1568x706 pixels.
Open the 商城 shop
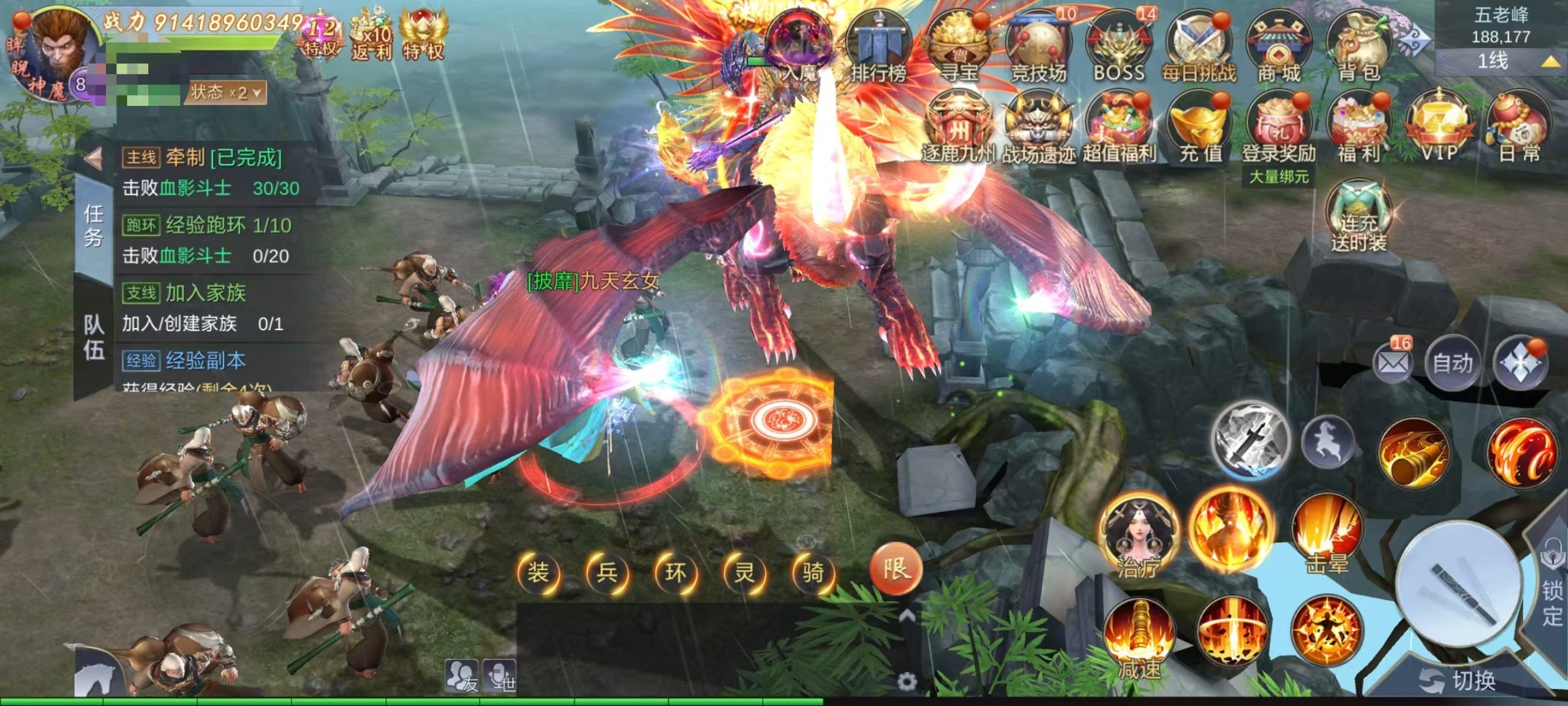(1279, 49)
